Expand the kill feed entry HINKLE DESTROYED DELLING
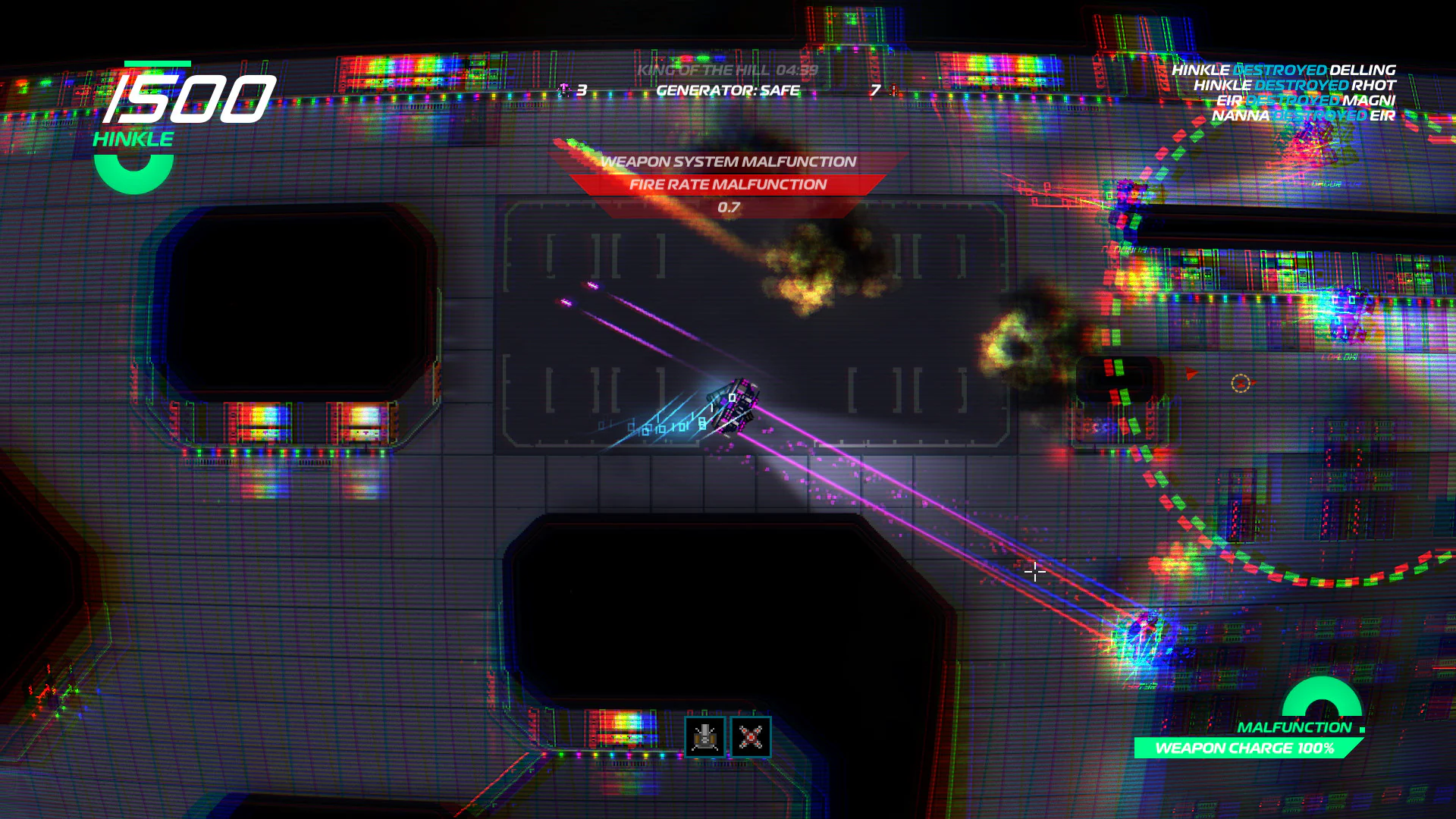Screen dimensions: 1456x819 pos(1283,70)
